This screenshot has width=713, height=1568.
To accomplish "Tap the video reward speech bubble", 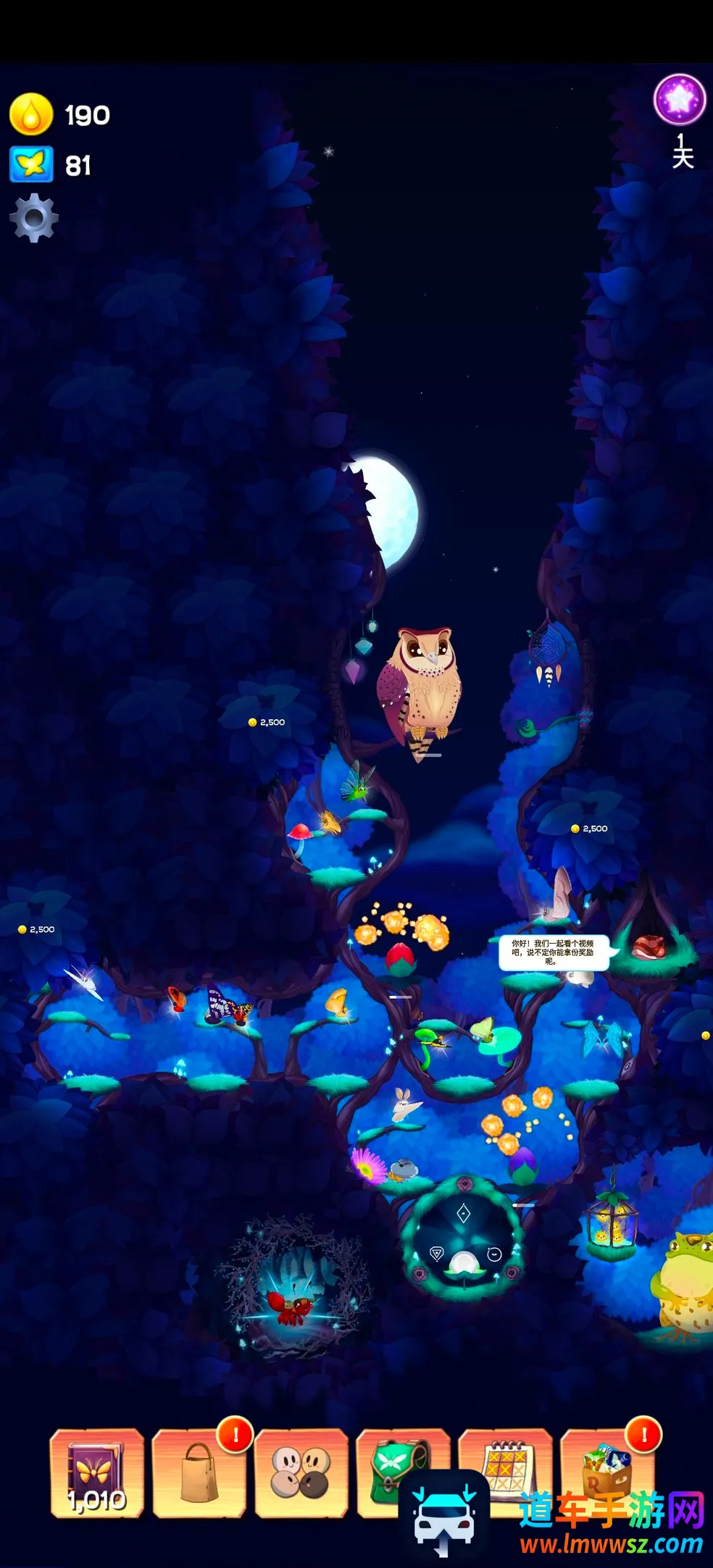I will 553,952.
